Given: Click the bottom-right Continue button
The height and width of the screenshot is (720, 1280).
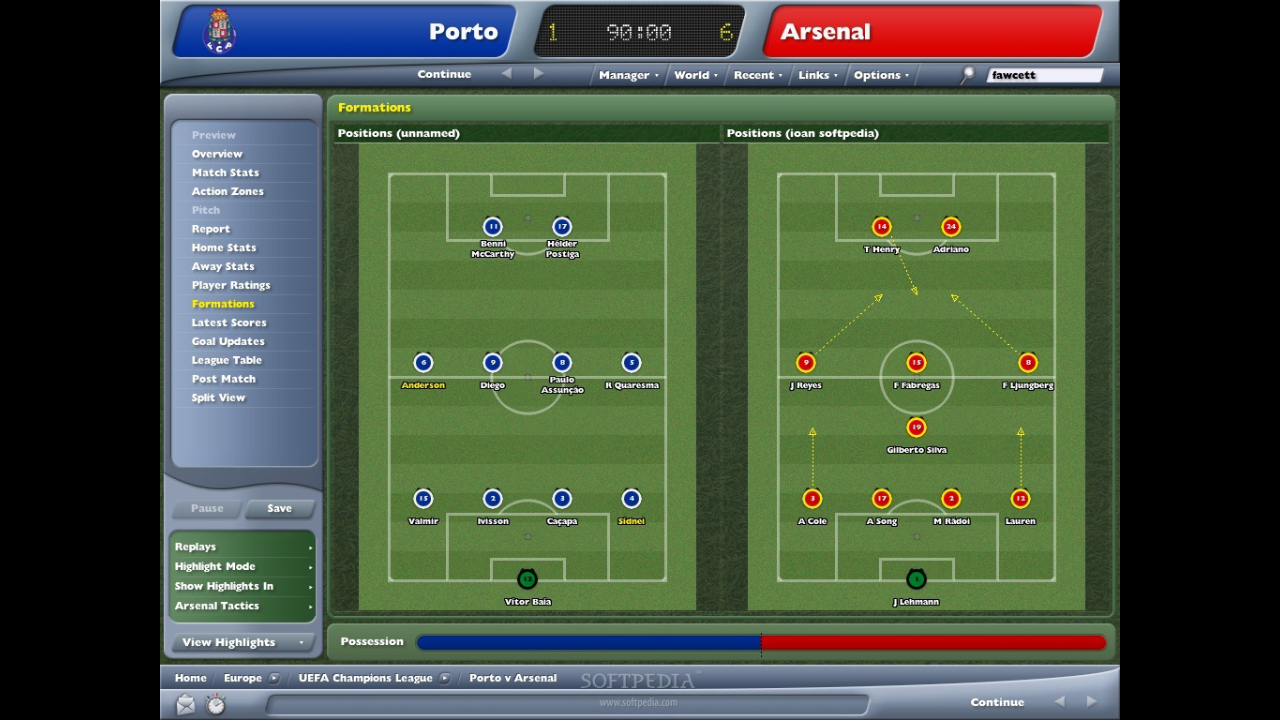Looking at the screenshot, I should (997, 702).
